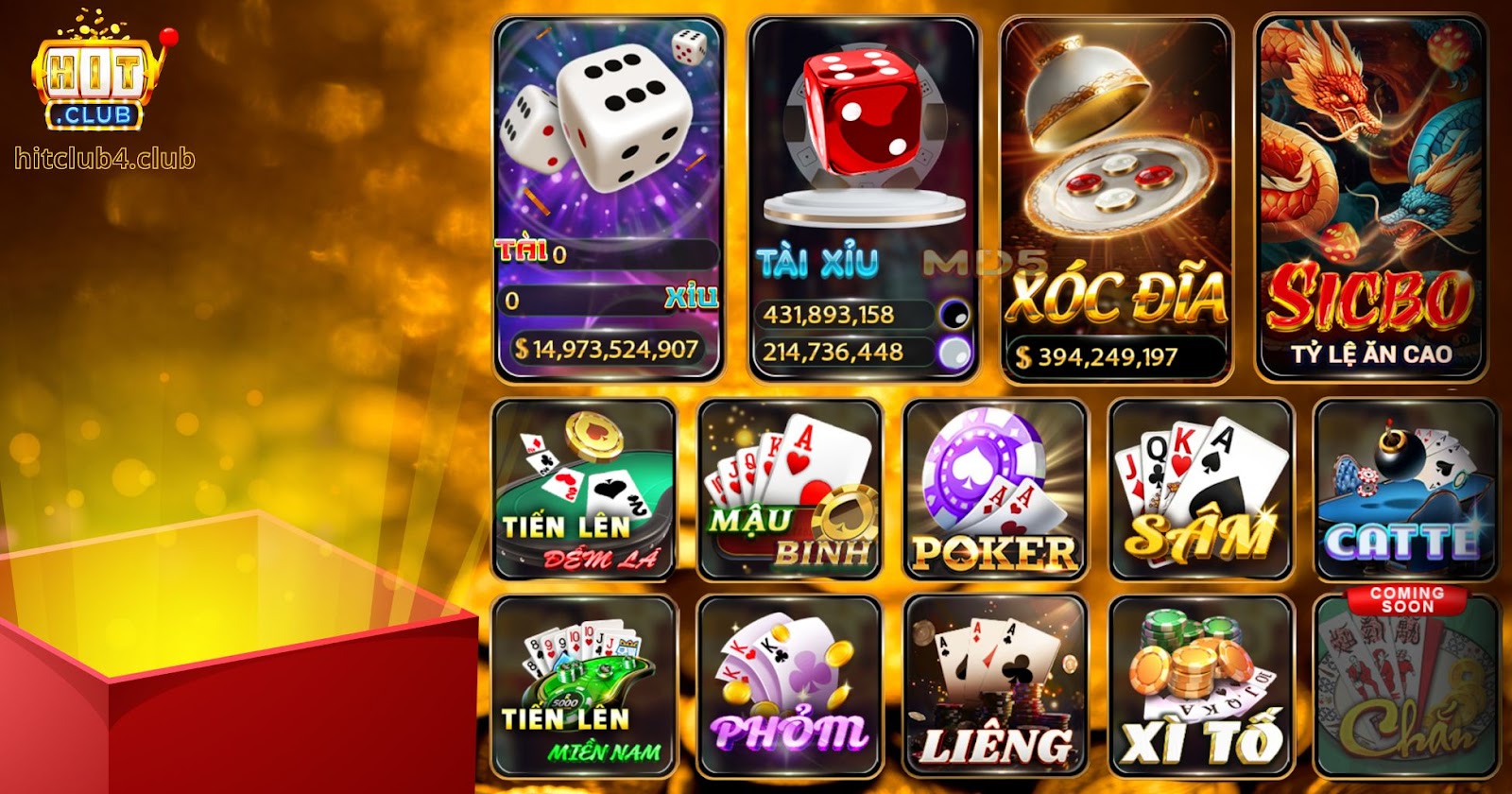Open the Catte game
The width and height of the screenshot is (1512, 794).
(1408, 492)
